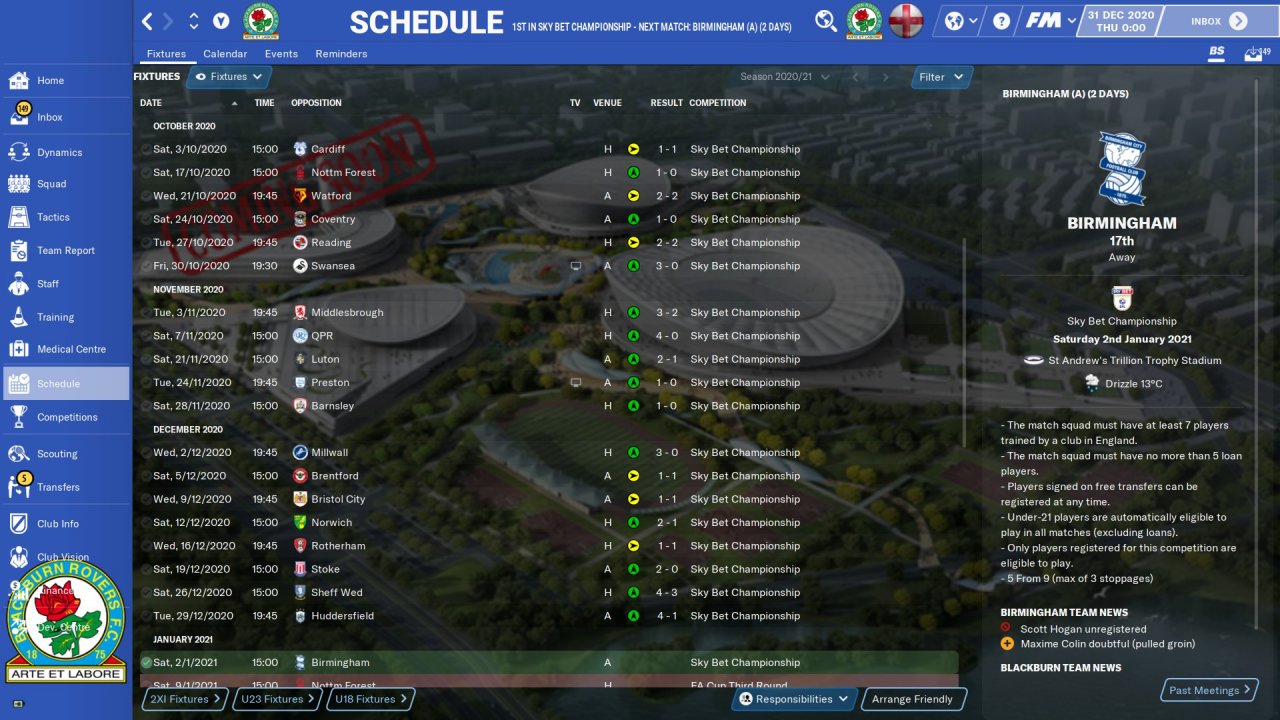
Task: Open the Reminders tab
Action: click(341, 54)
